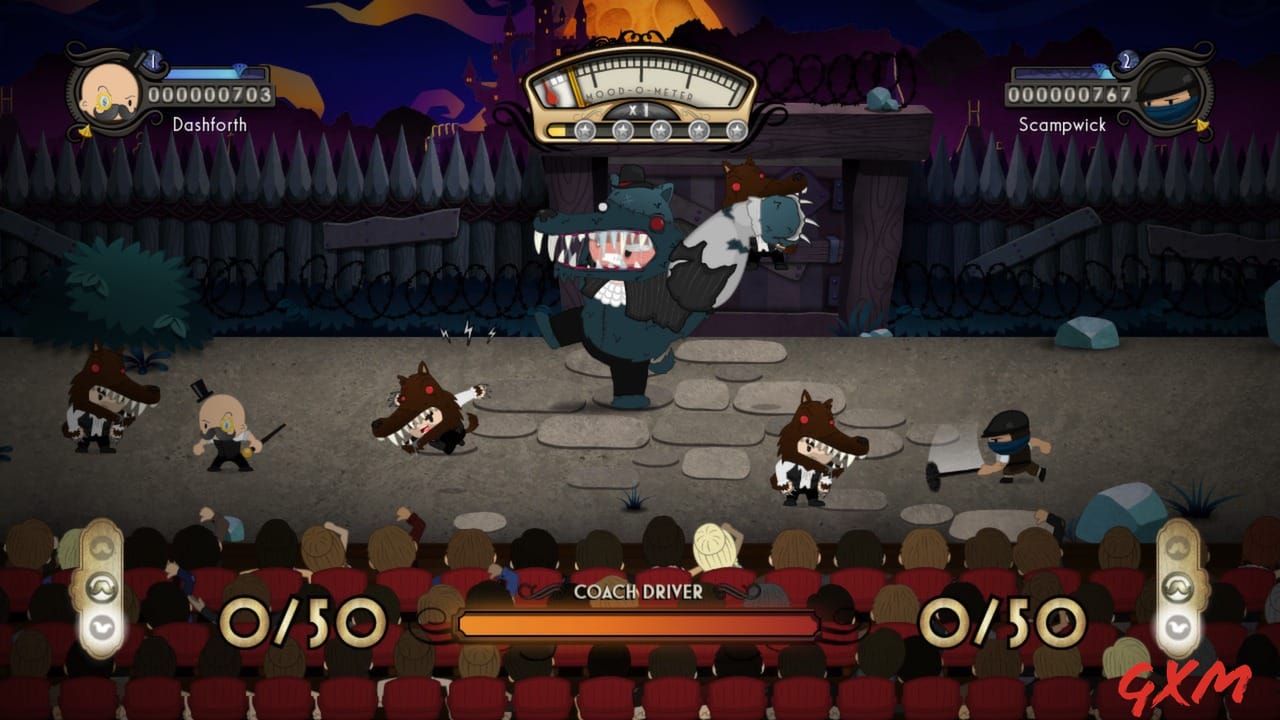
Task: Click the x1 multiplier display on the meter
Action: pyautogui.click(x=640, y=111)
